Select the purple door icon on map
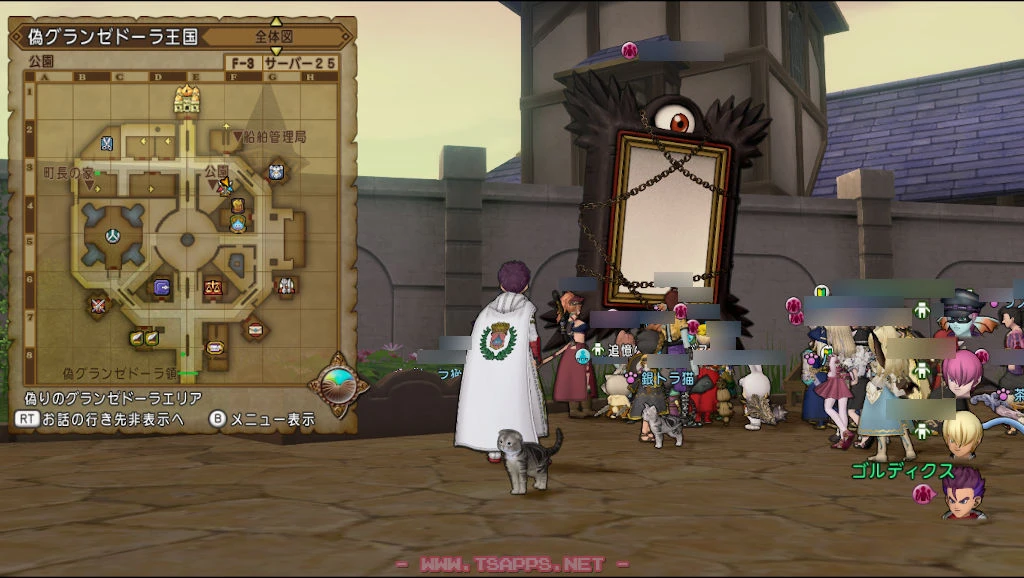This screenshot has height=578, width=1024. [161, 287]
